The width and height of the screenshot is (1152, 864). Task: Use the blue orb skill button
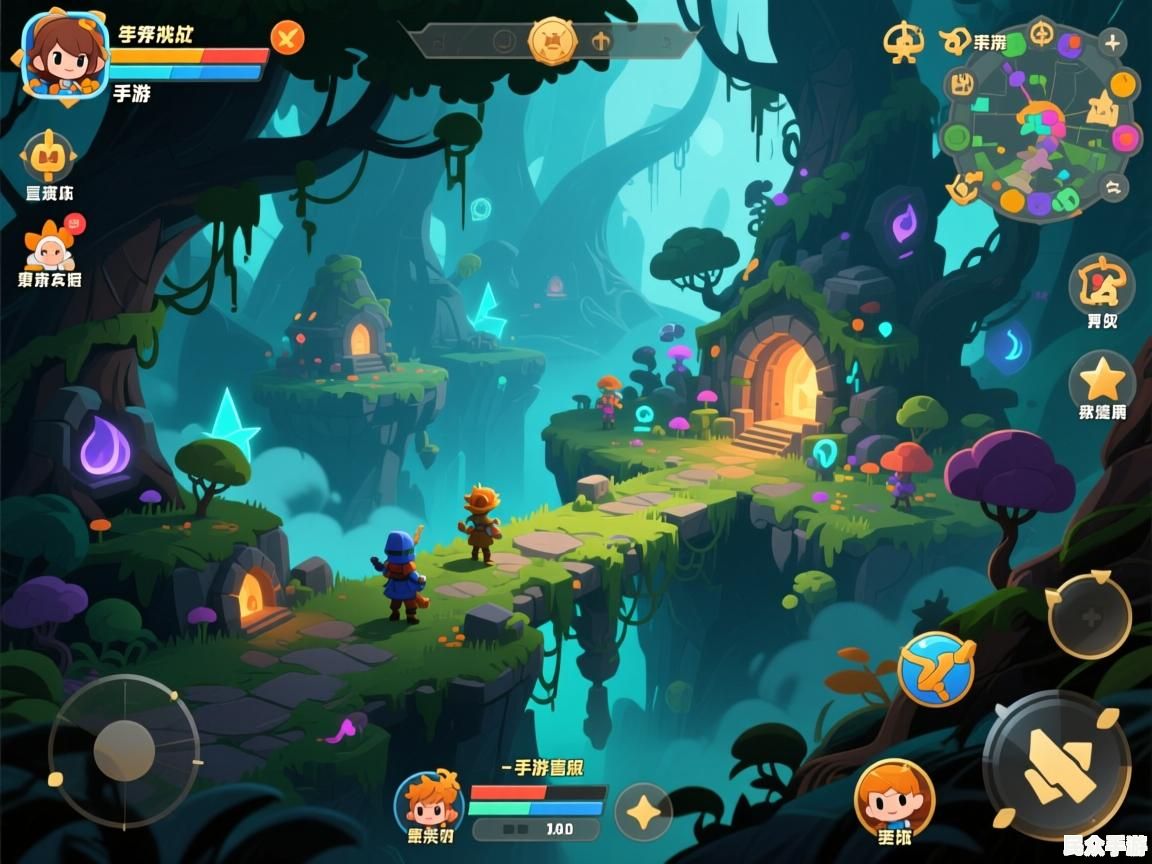[x=936, y=668]
